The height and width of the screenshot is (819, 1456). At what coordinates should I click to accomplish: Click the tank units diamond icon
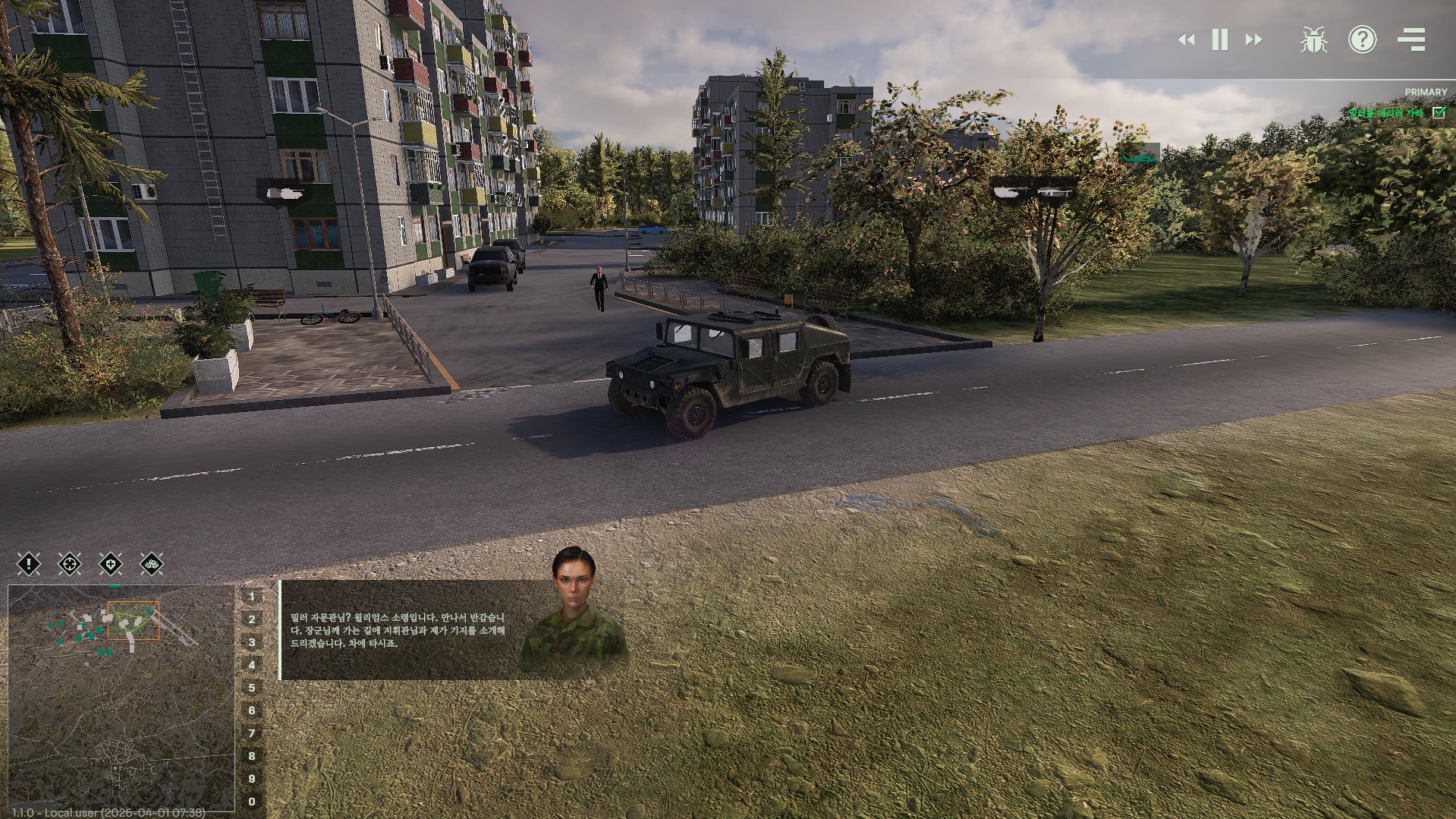[152, 564]
